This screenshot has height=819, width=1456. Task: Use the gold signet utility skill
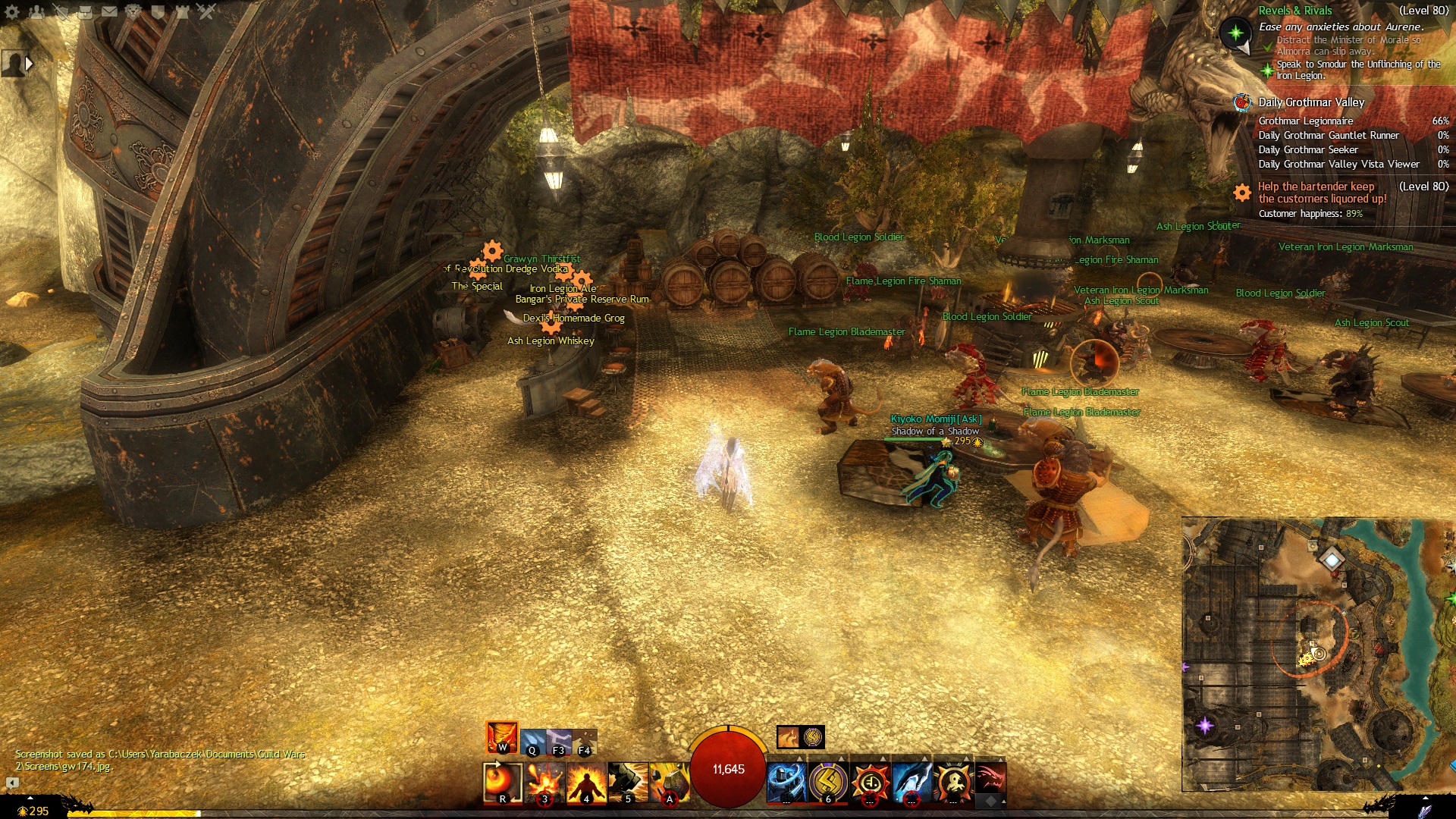click(x=827, y=782)
